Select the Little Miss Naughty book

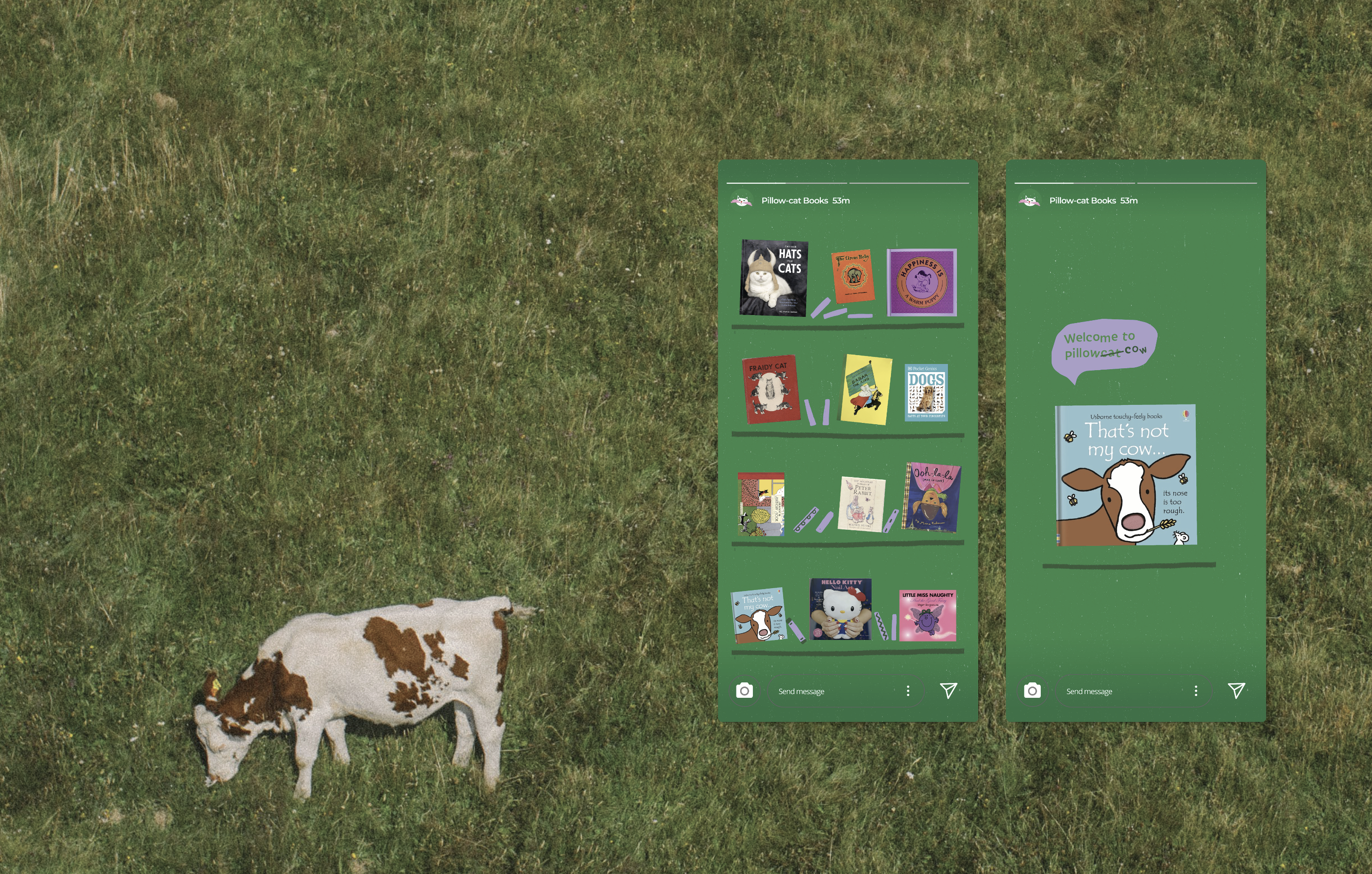pos(928,615)
